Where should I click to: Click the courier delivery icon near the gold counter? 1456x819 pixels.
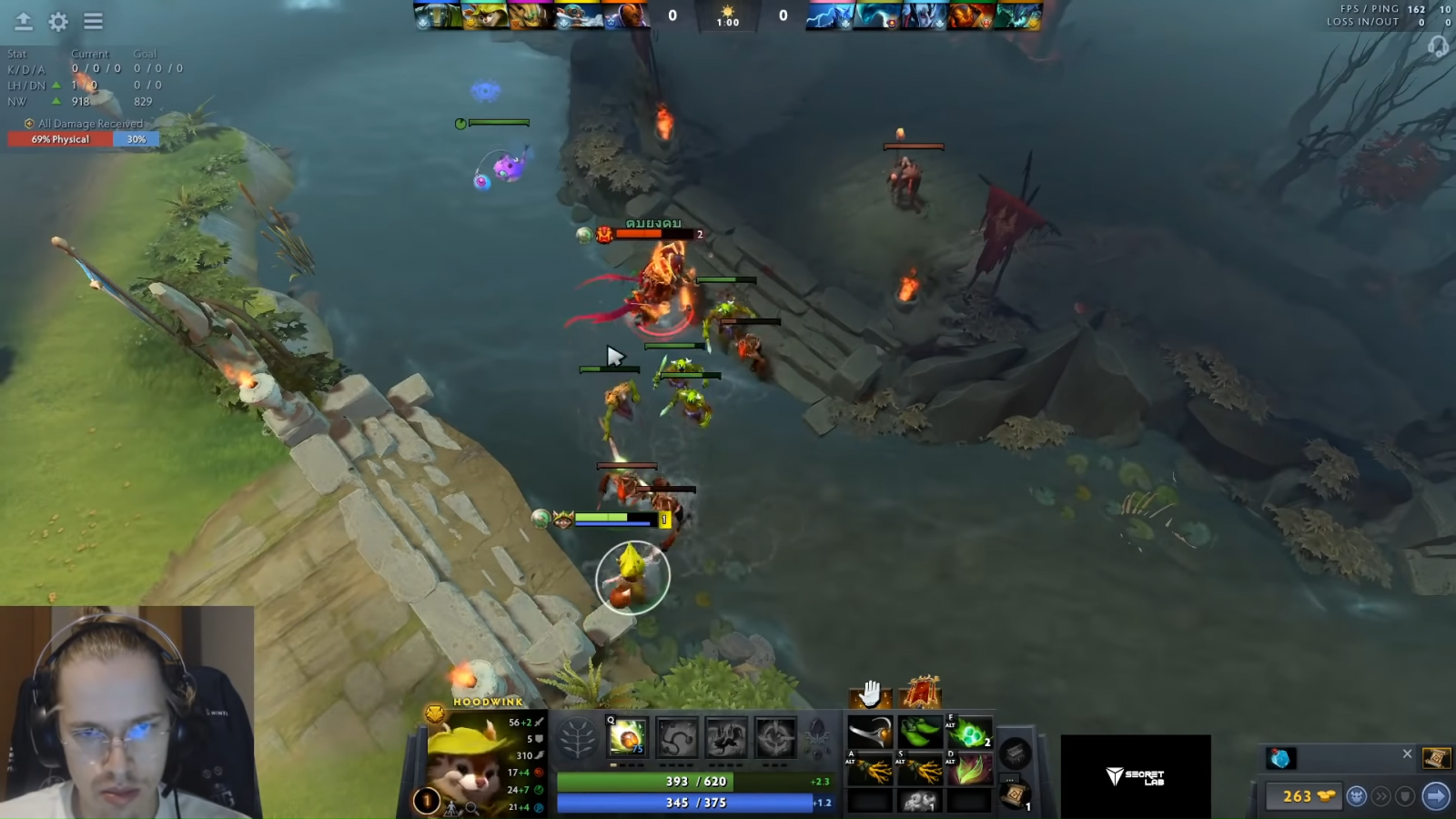tap(1357, 796)
